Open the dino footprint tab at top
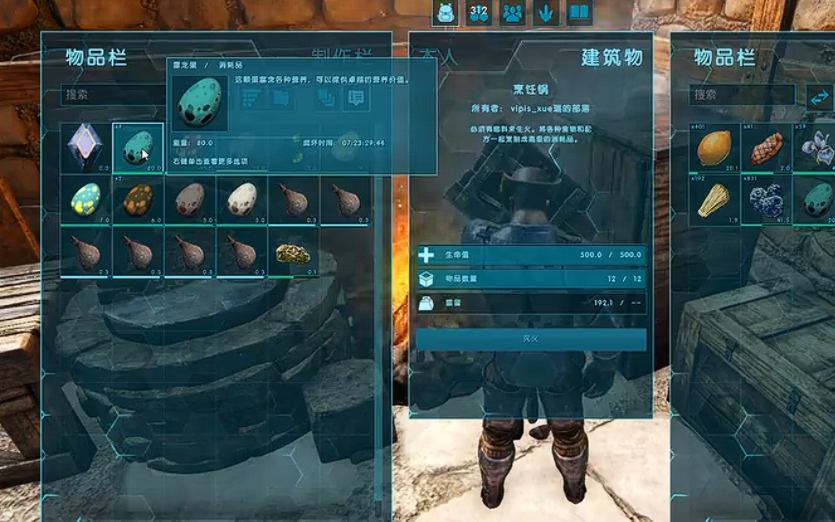 coord(545,14)
